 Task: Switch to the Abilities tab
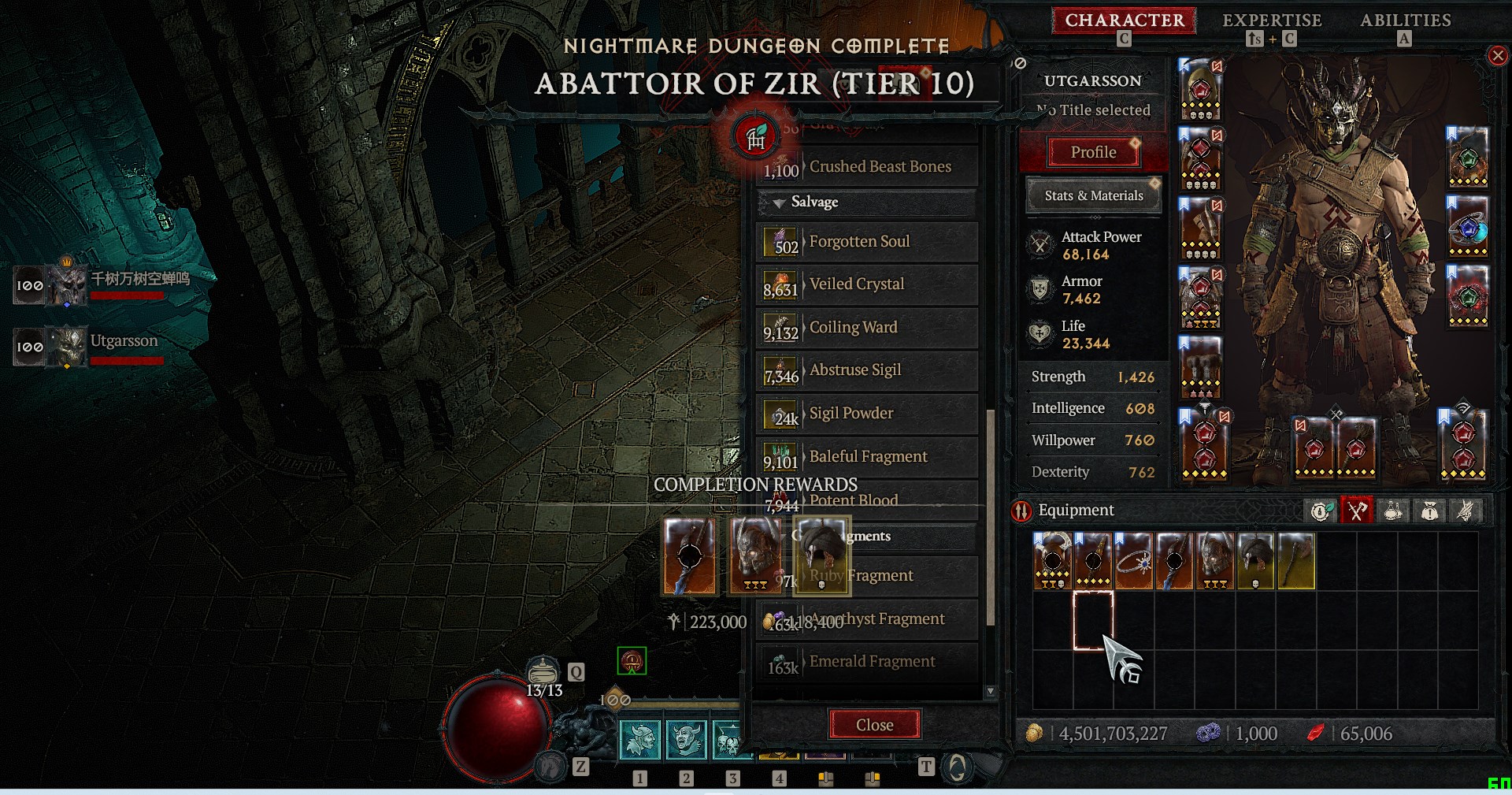click(1405, 20)
